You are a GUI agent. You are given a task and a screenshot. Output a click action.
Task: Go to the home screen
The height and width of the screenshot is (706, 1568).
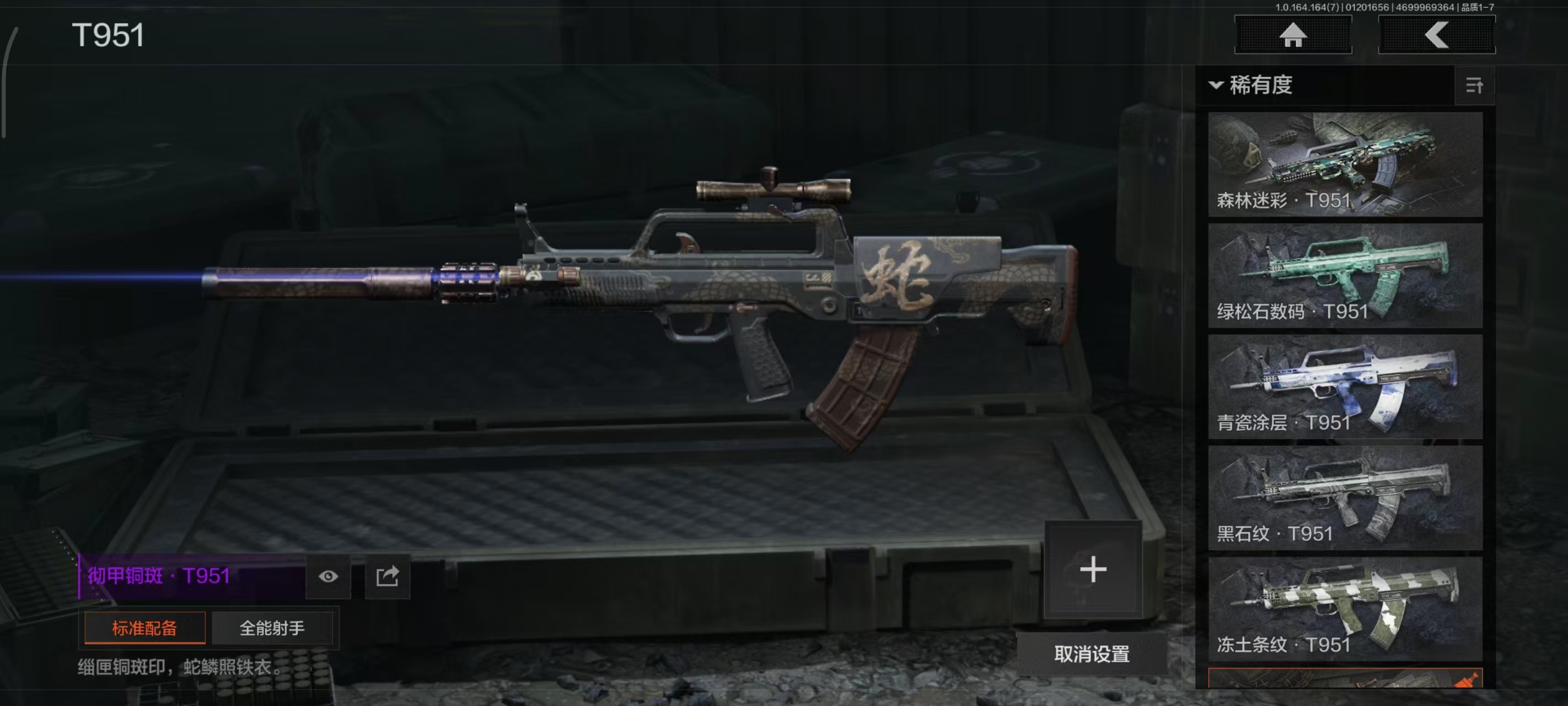pyautogui.click(x=1292, y=35)
